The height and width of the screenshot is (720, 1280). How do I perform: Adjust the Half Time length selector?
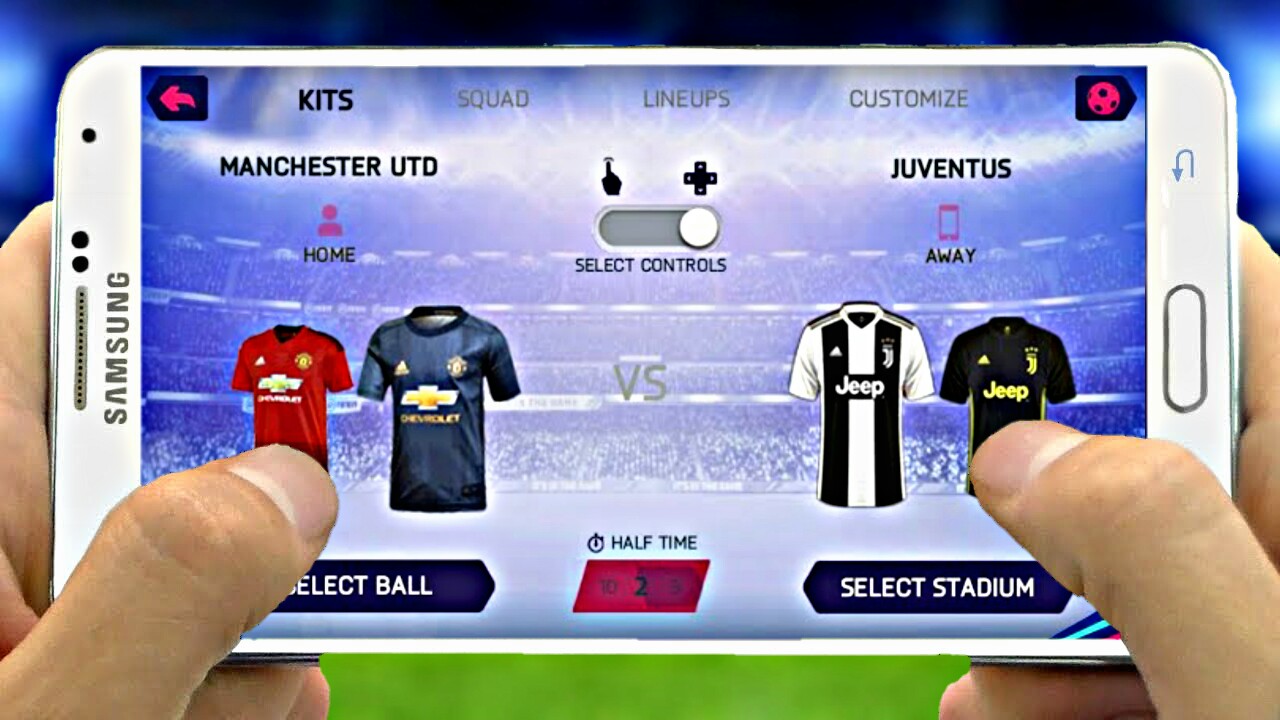[x=641, y=586]
